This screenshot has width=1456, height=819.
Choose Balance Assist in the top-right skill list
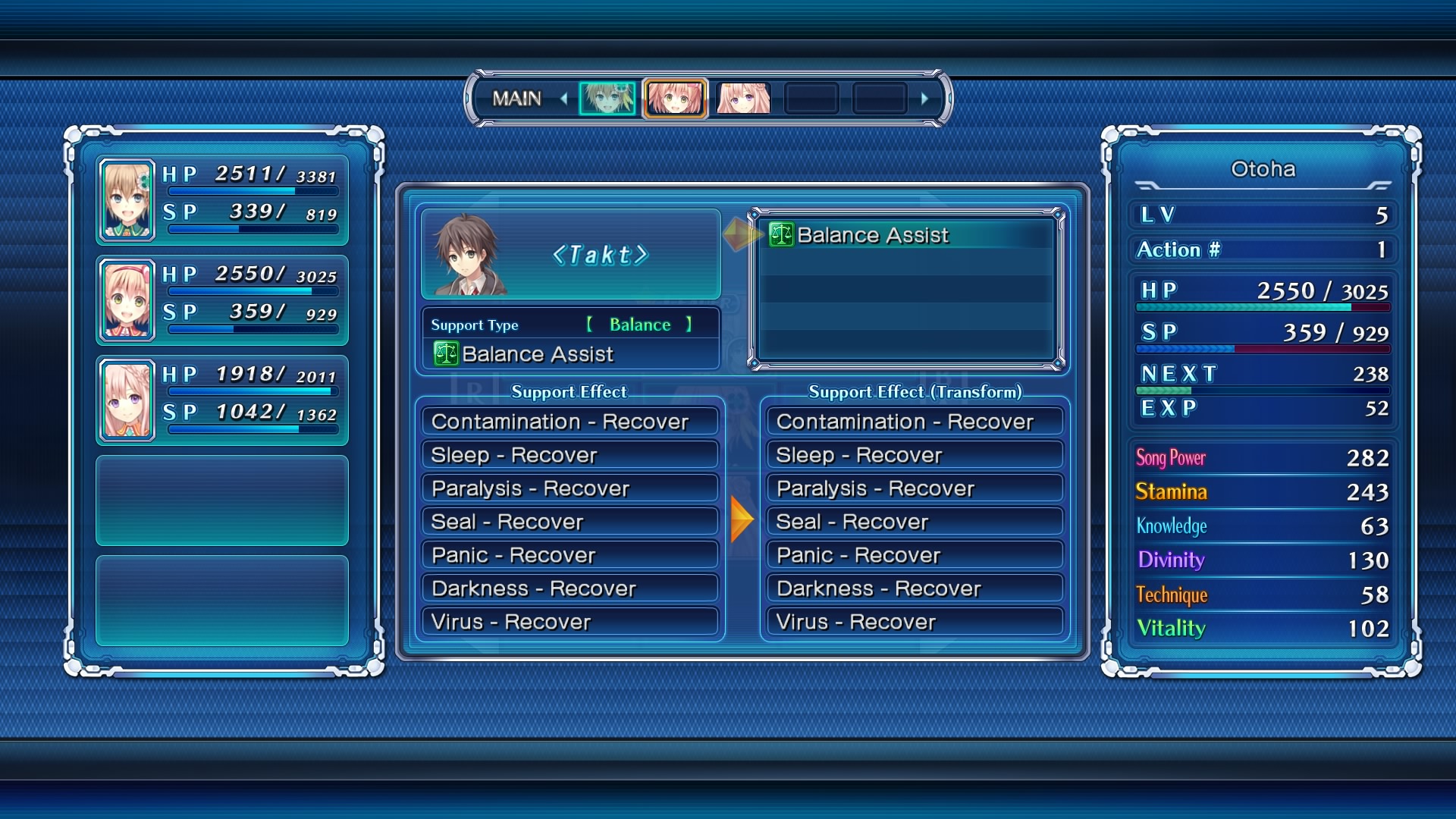coord(906,235)
